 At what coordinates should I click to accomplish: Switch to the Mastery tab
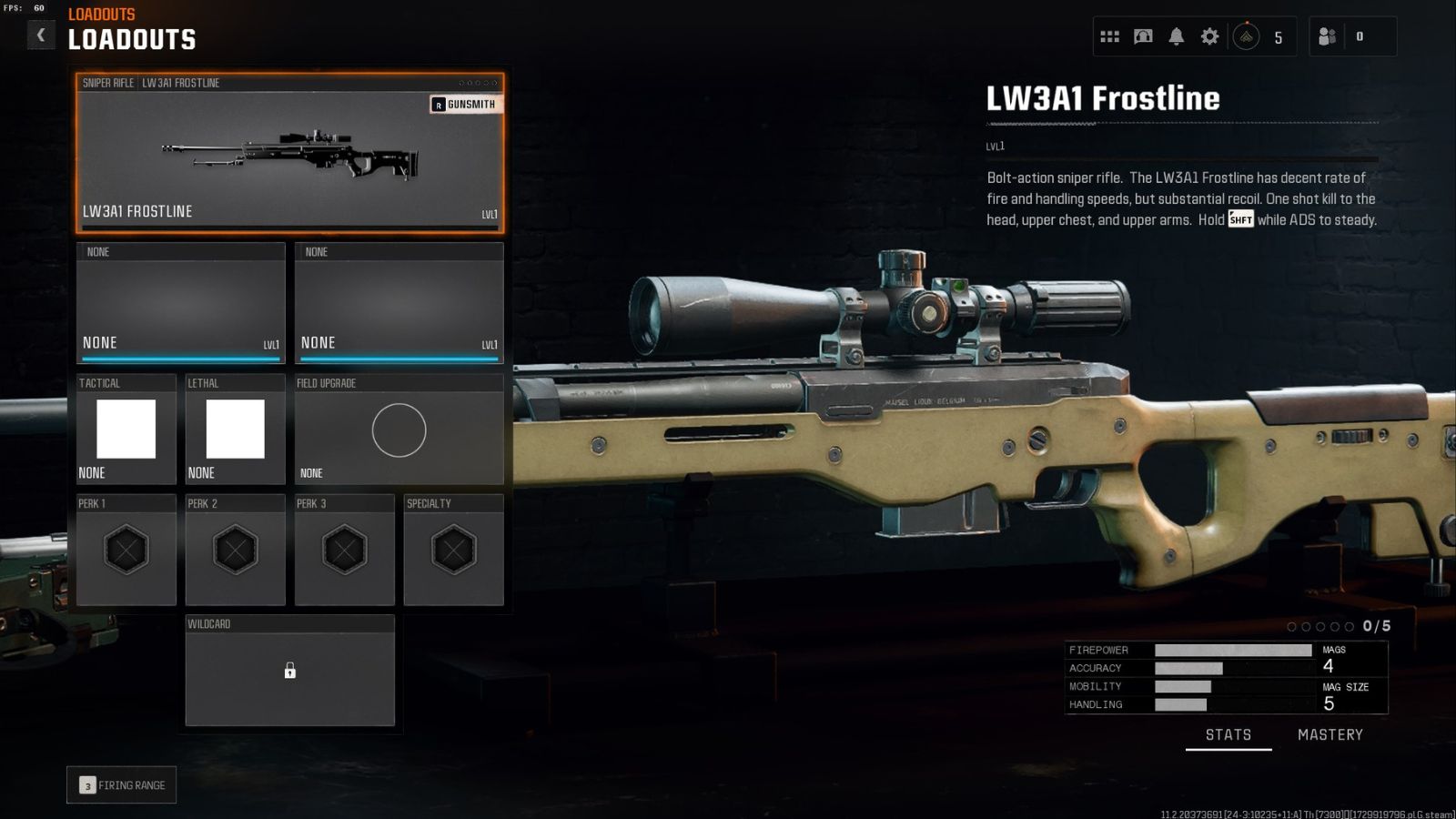1330,734
